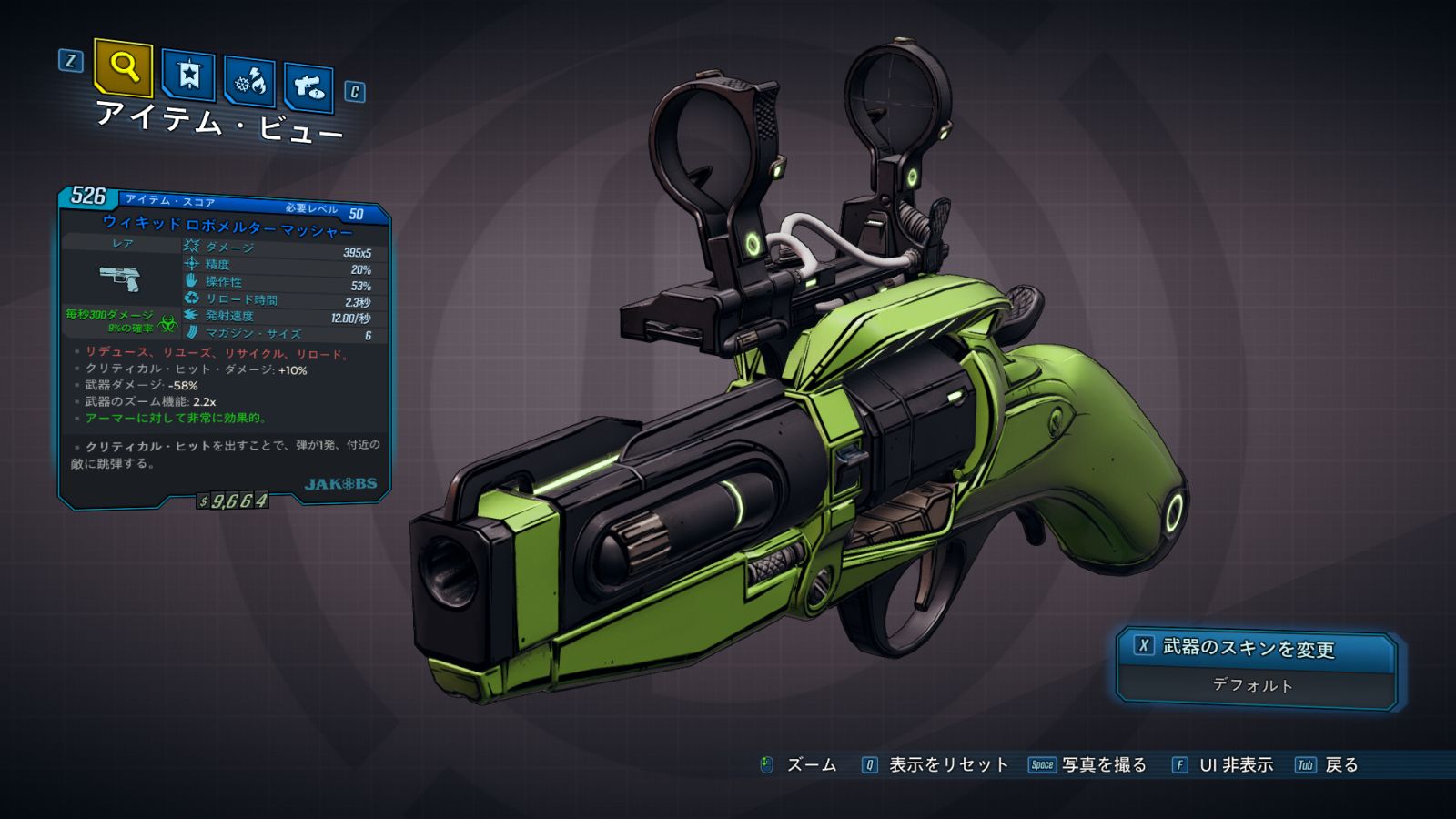
Task: Open the gear and flame elements tab
Action: (x=250, y=83)
